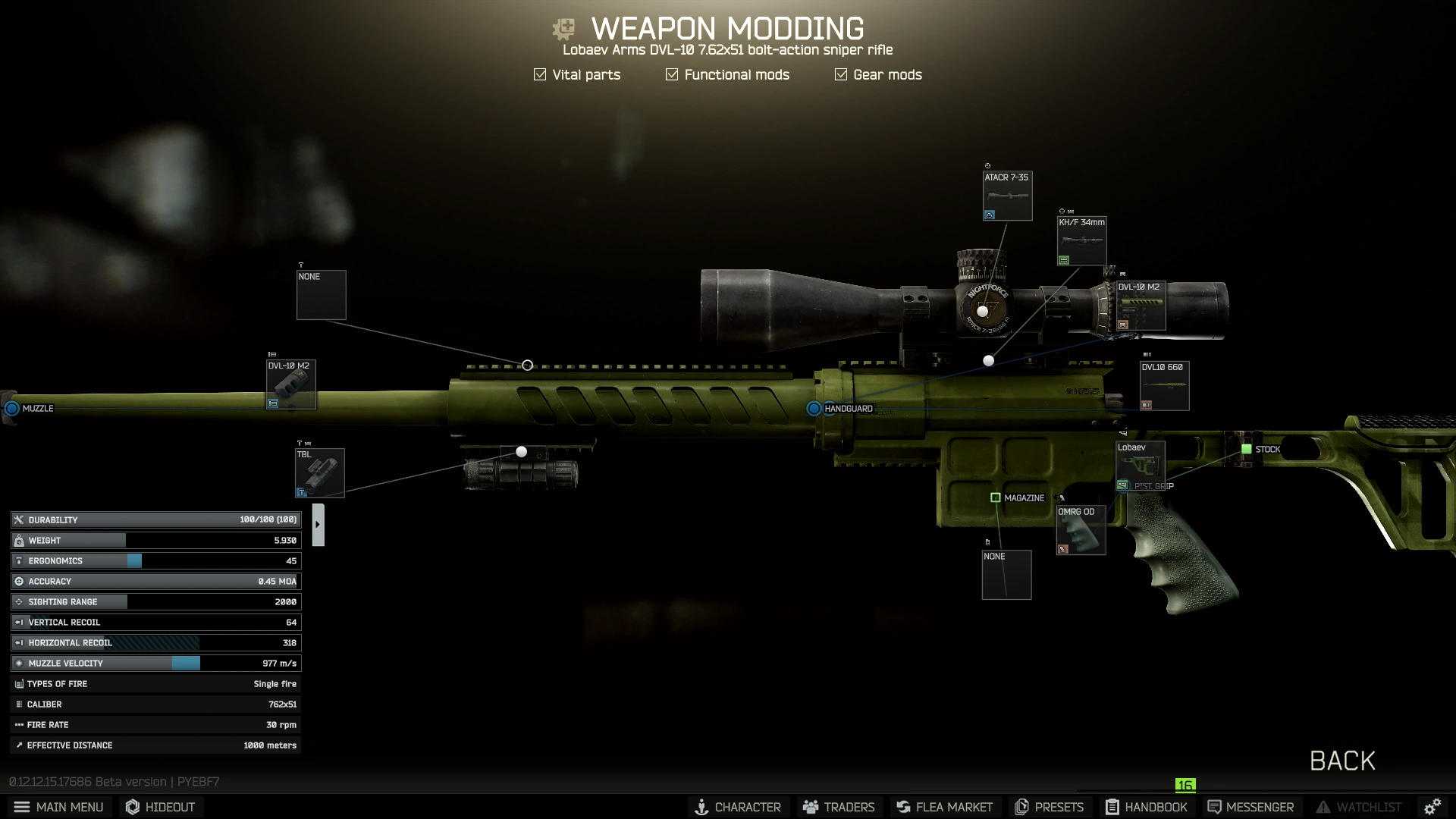Viewport: 1456px width, 819px height.
Task: Open the Flea Market
Action: tap(944, 807)
